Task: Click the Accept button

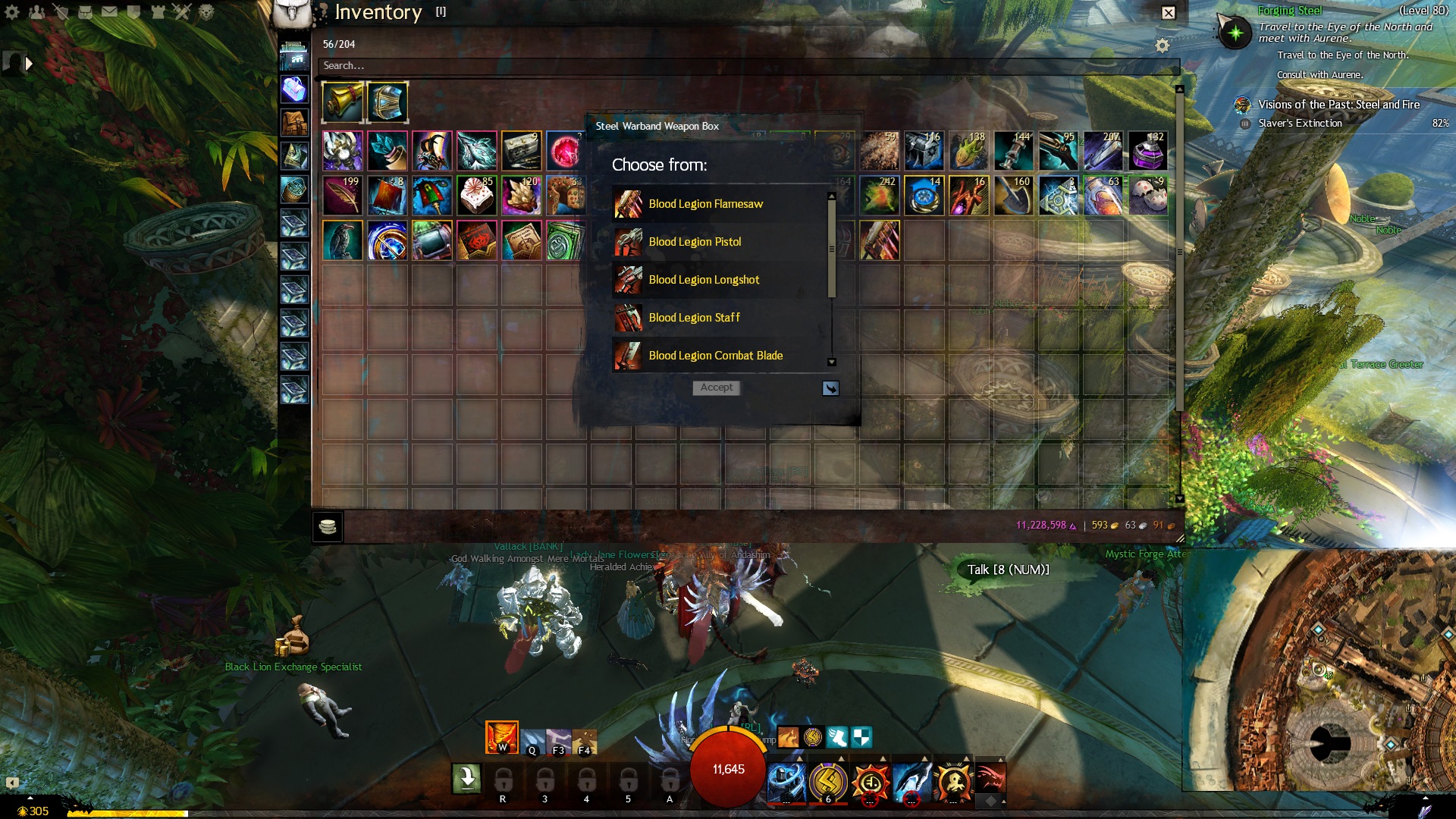Action: click(716, 388)
